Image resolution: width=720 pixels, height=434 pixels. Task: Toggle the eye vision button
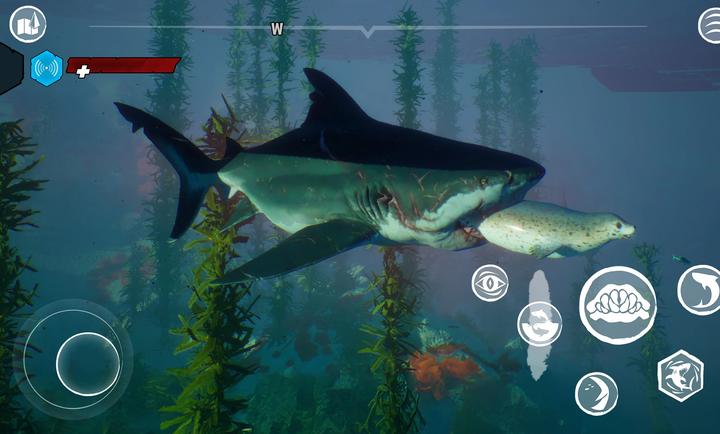(x=490, y=283)
